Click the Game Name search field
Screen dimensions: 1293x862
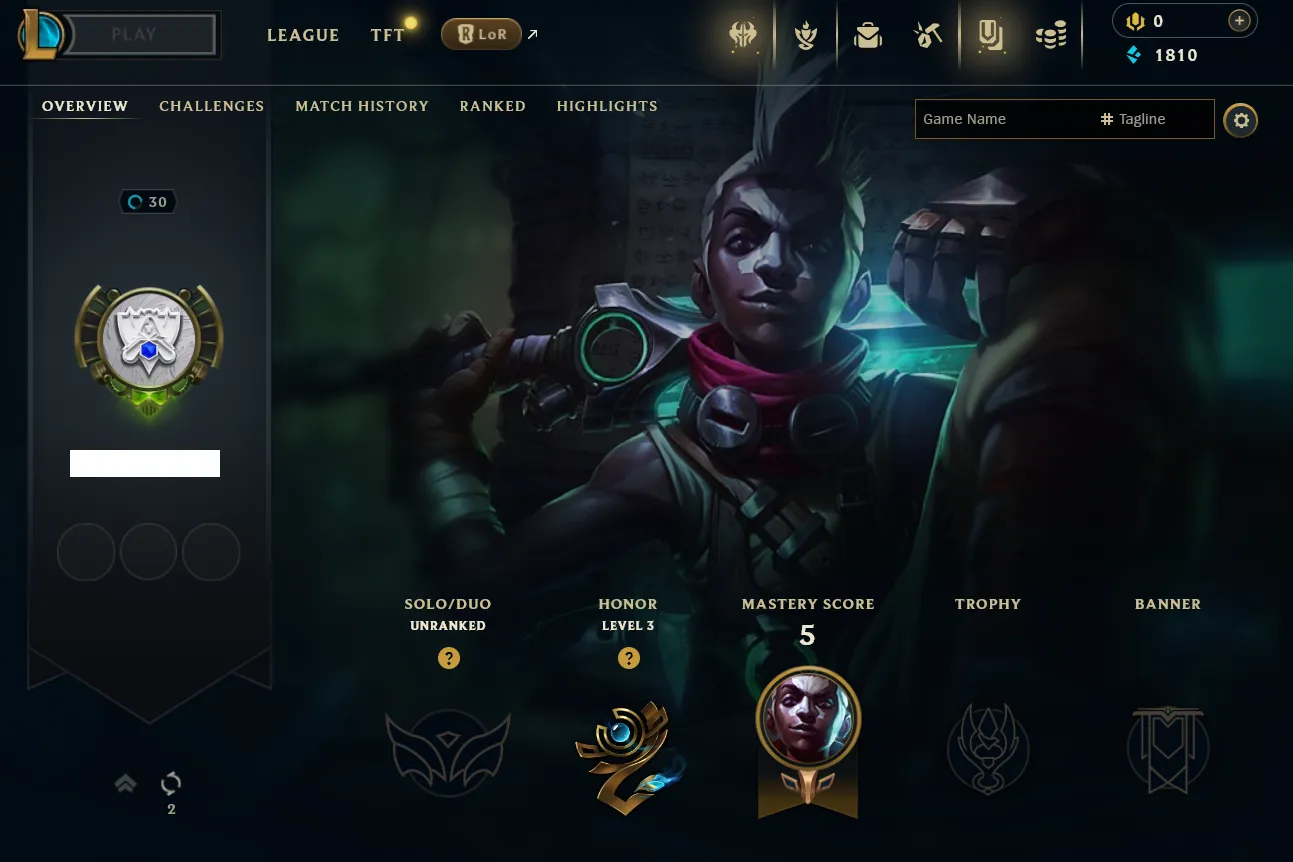coord(1003,119)
